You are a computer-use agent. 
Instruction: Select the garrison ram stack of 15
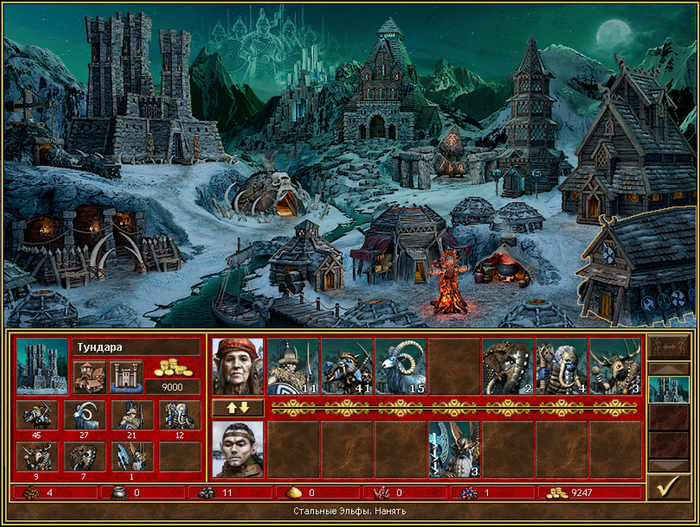tap(400, 366)
